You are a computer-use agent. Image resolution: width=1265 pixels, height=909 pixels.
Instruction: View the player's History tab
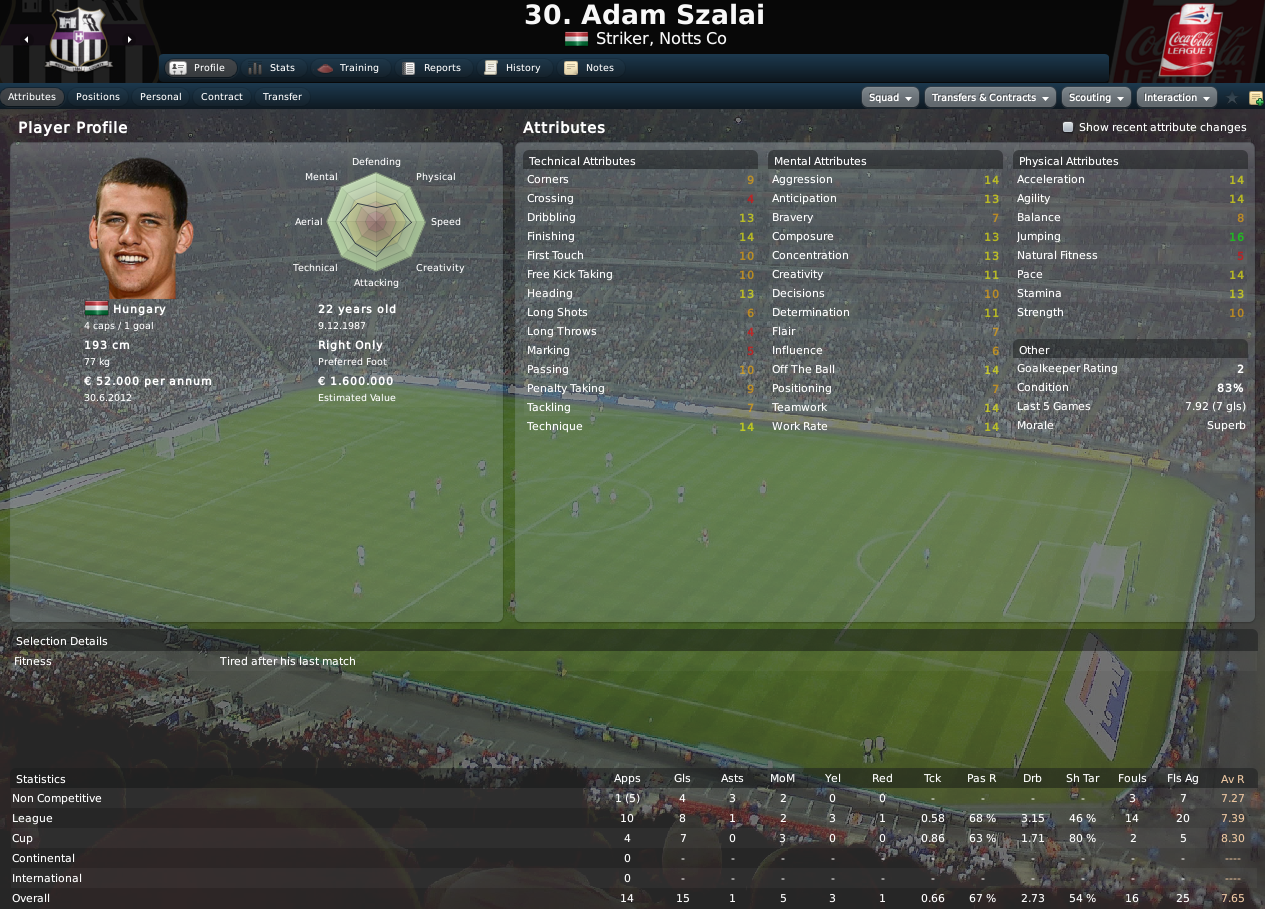(513, 68)
